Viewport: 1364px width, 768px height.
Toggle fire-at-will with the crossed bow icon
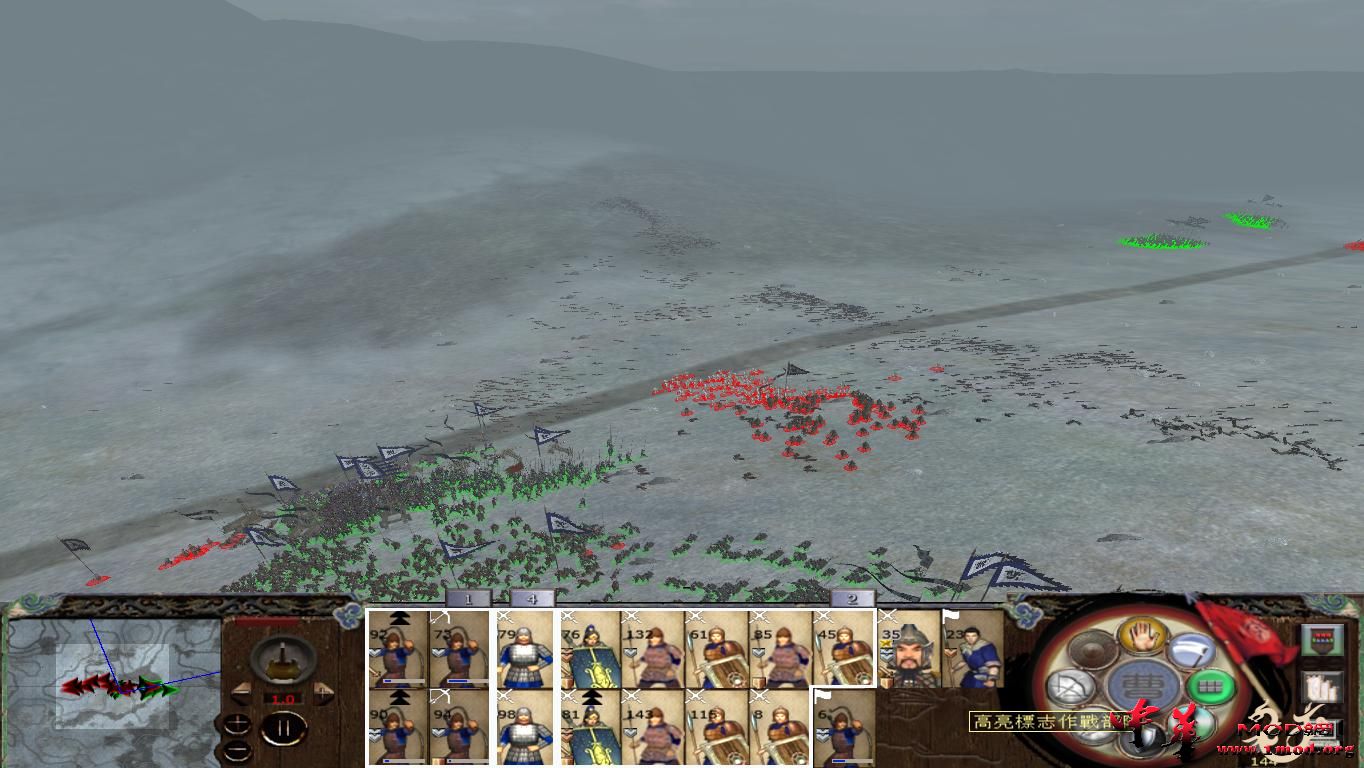[1070, 685]
